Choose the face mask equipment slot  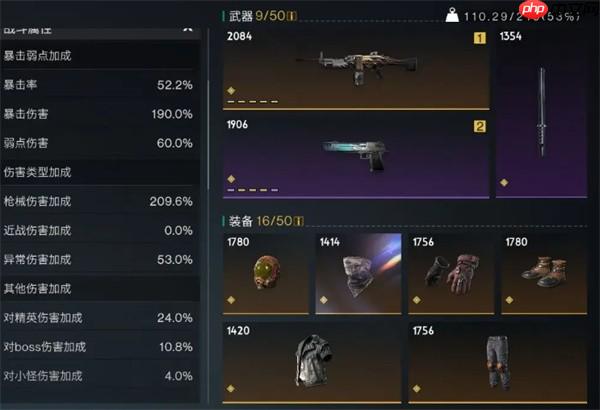click(357, 272)
